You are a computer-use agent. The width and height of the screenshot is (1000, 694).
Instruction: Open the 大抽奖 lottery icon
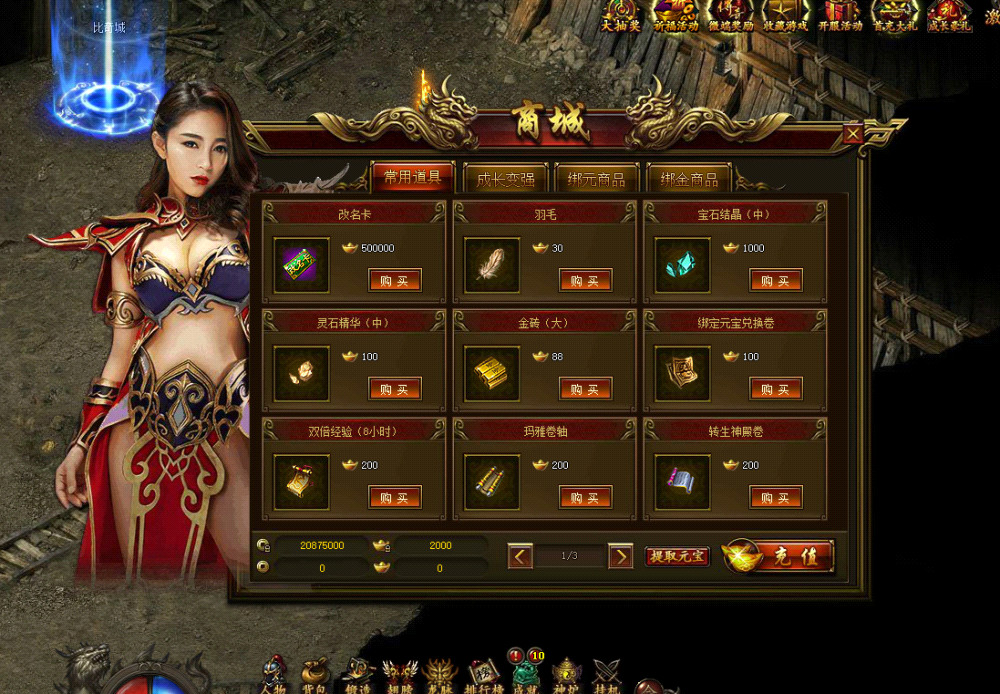[620, 15]
